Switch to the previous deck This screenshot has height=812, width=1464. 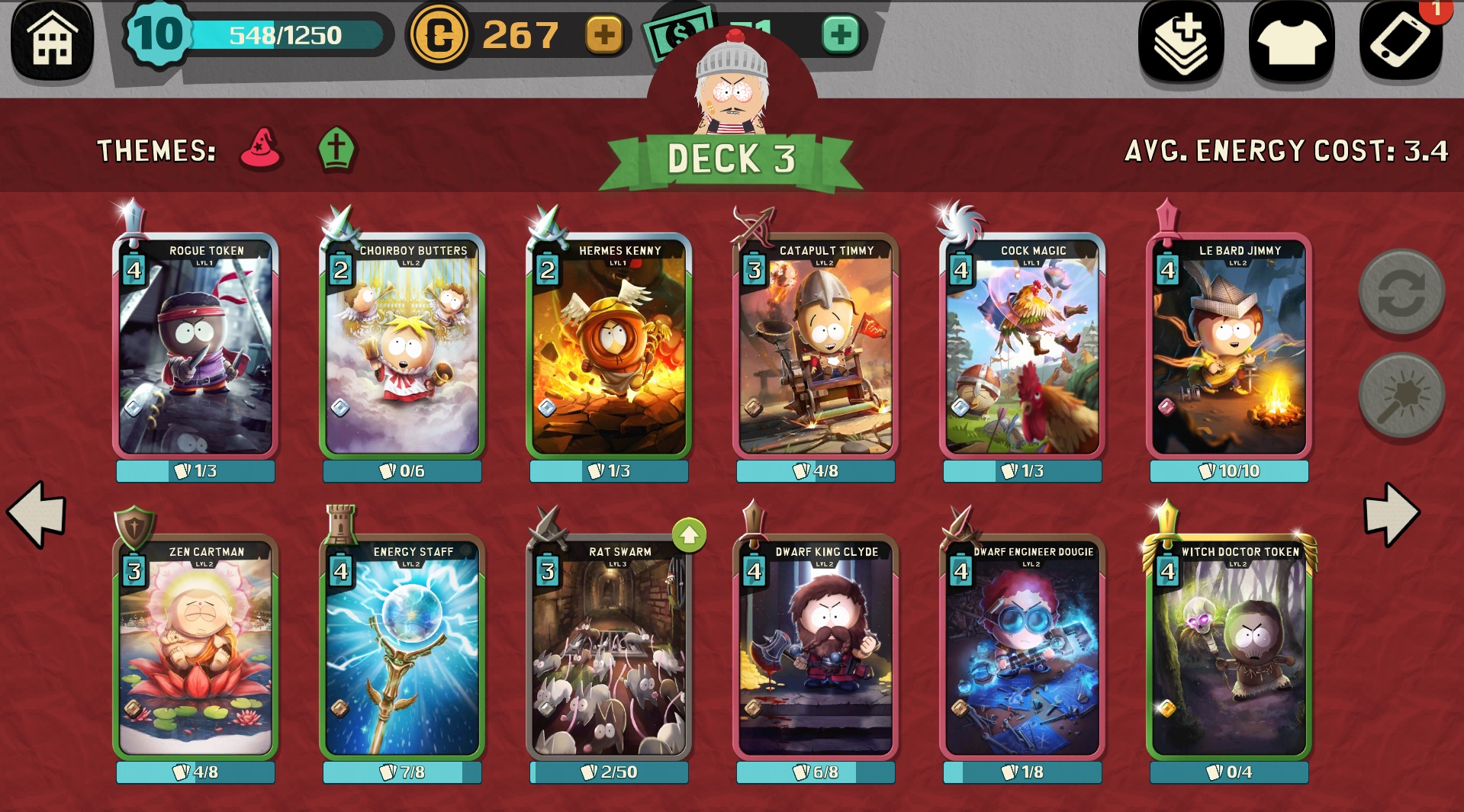[x=37, y=513]
